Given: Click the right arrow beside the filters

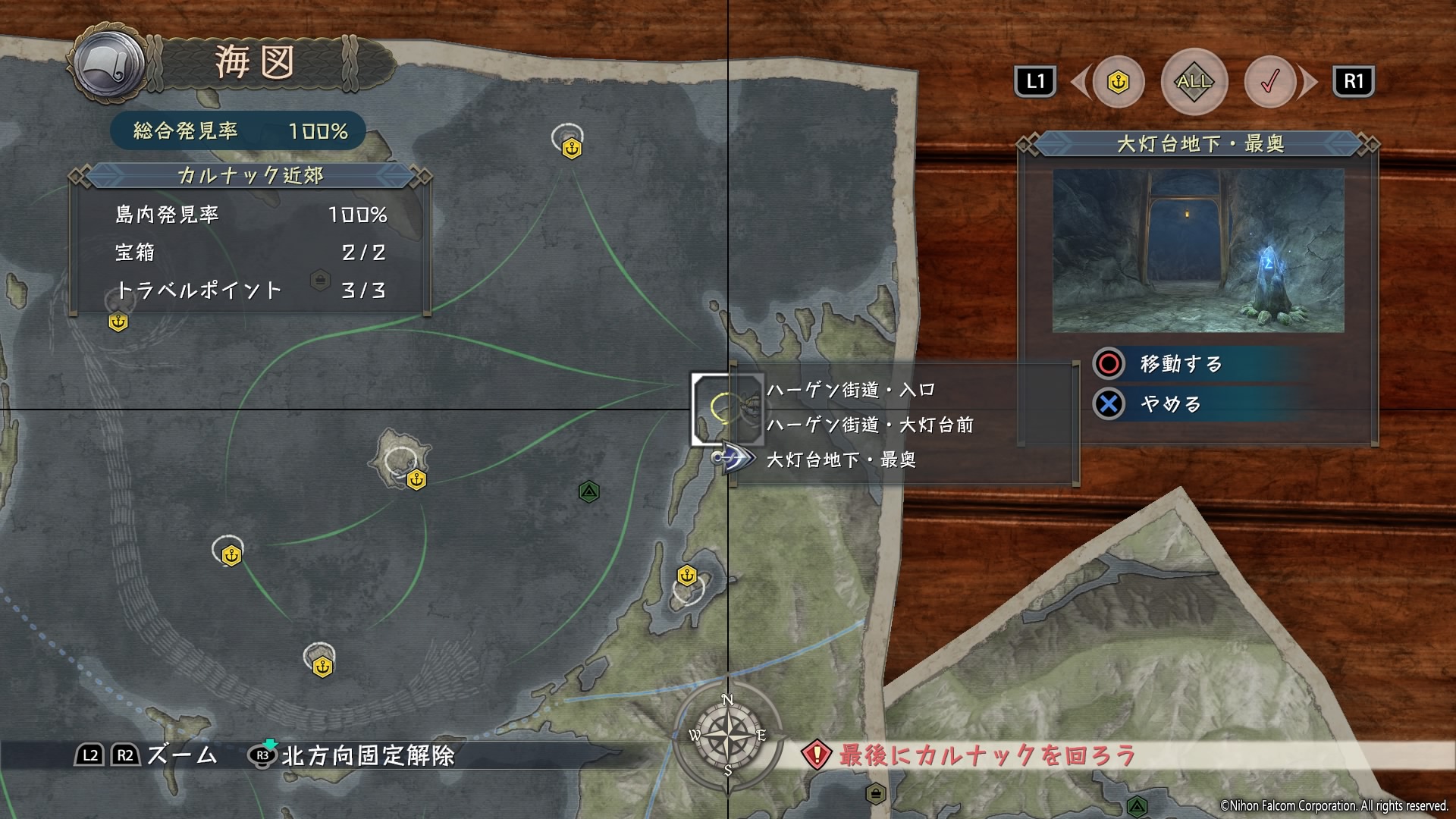Looking at the screenshot, I should click(x=1307, y=82).
